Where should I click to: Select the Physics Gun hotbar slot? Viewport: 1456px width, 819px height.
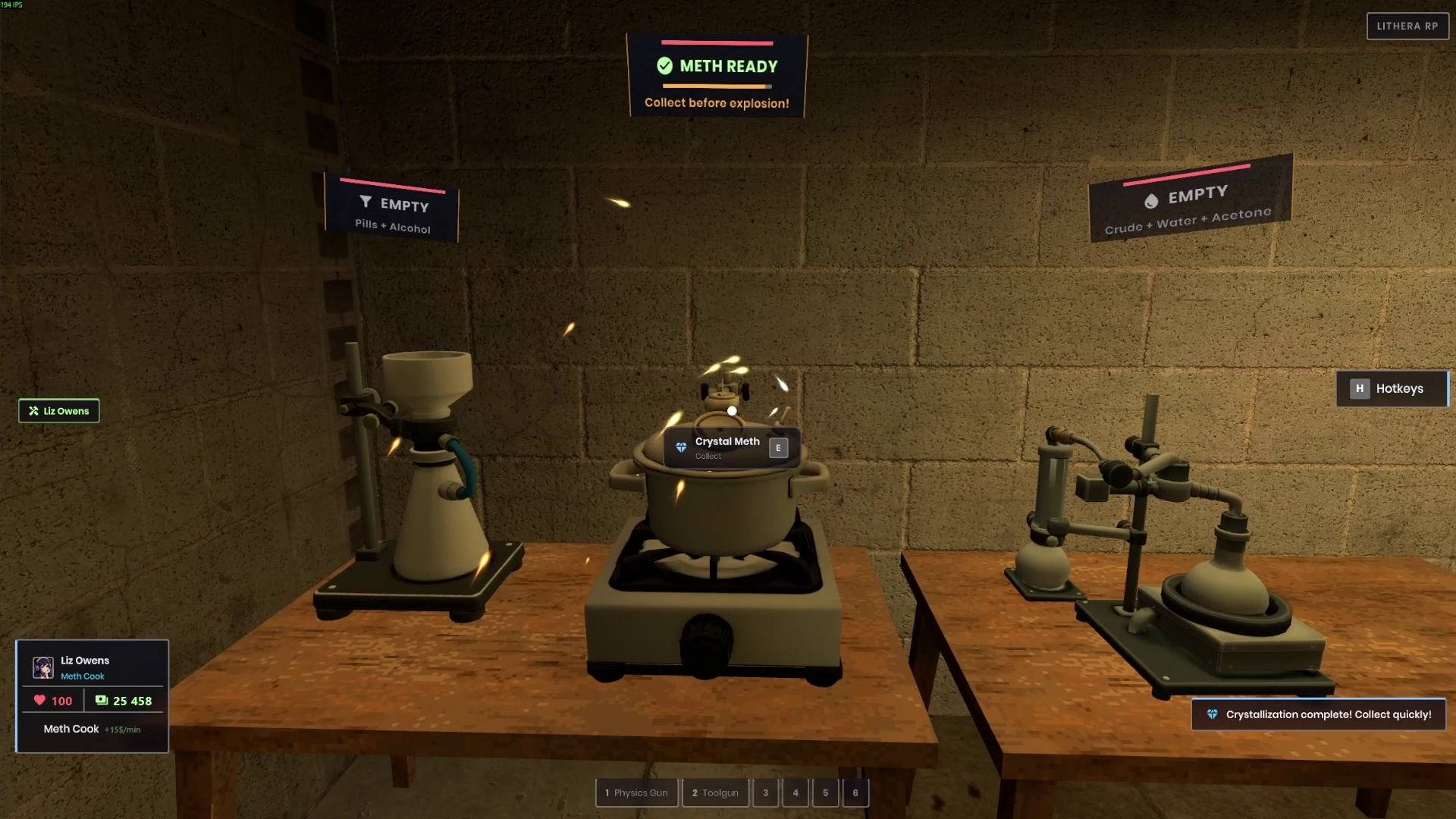(x=636, y=792)
